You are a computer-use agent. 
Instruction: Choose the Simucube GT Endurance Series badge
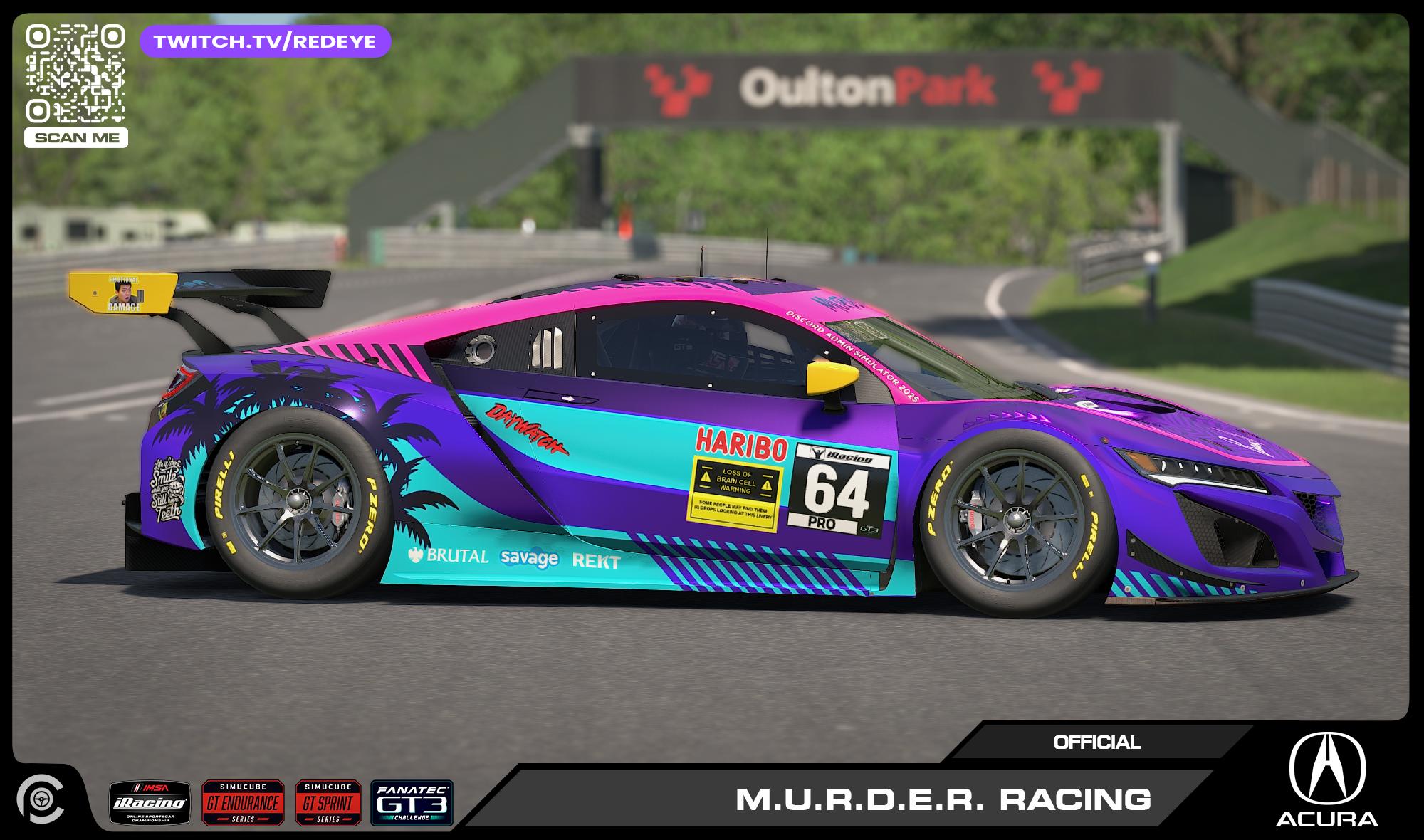pos(243,803)
